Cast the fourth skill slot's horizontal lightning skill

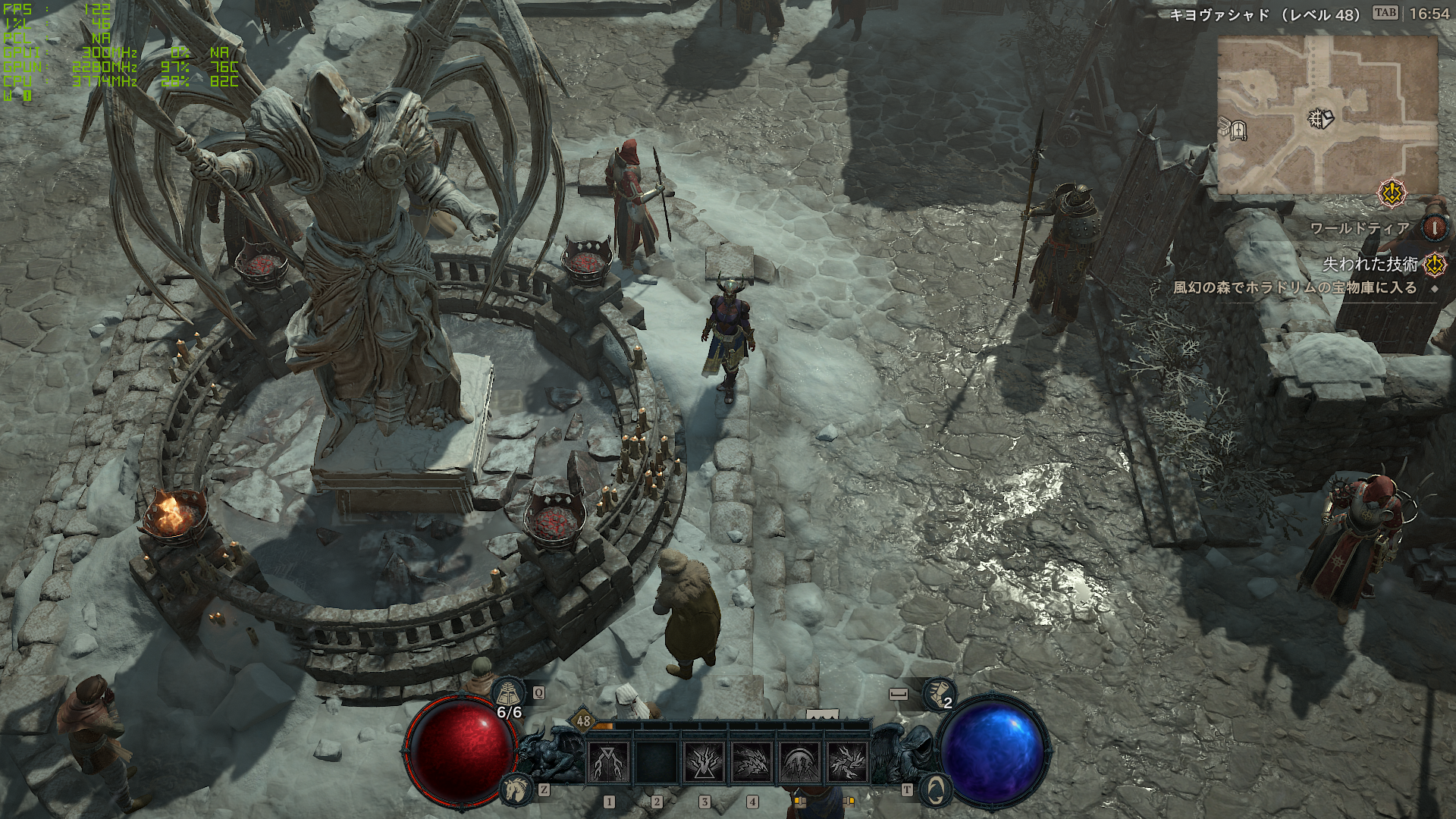coord(752,761)
